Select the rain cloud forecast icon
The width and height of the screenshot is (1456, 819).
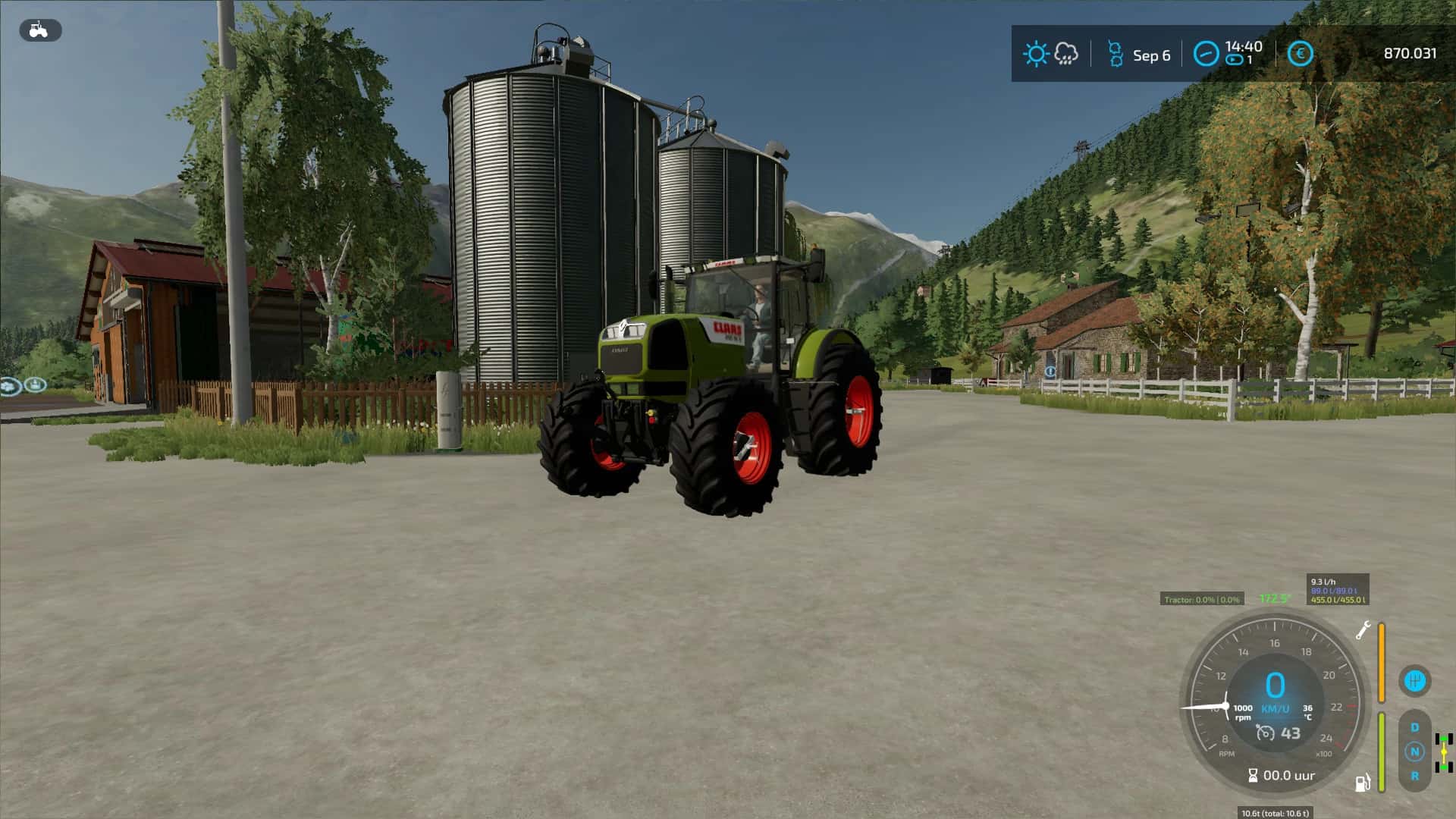1066,53
